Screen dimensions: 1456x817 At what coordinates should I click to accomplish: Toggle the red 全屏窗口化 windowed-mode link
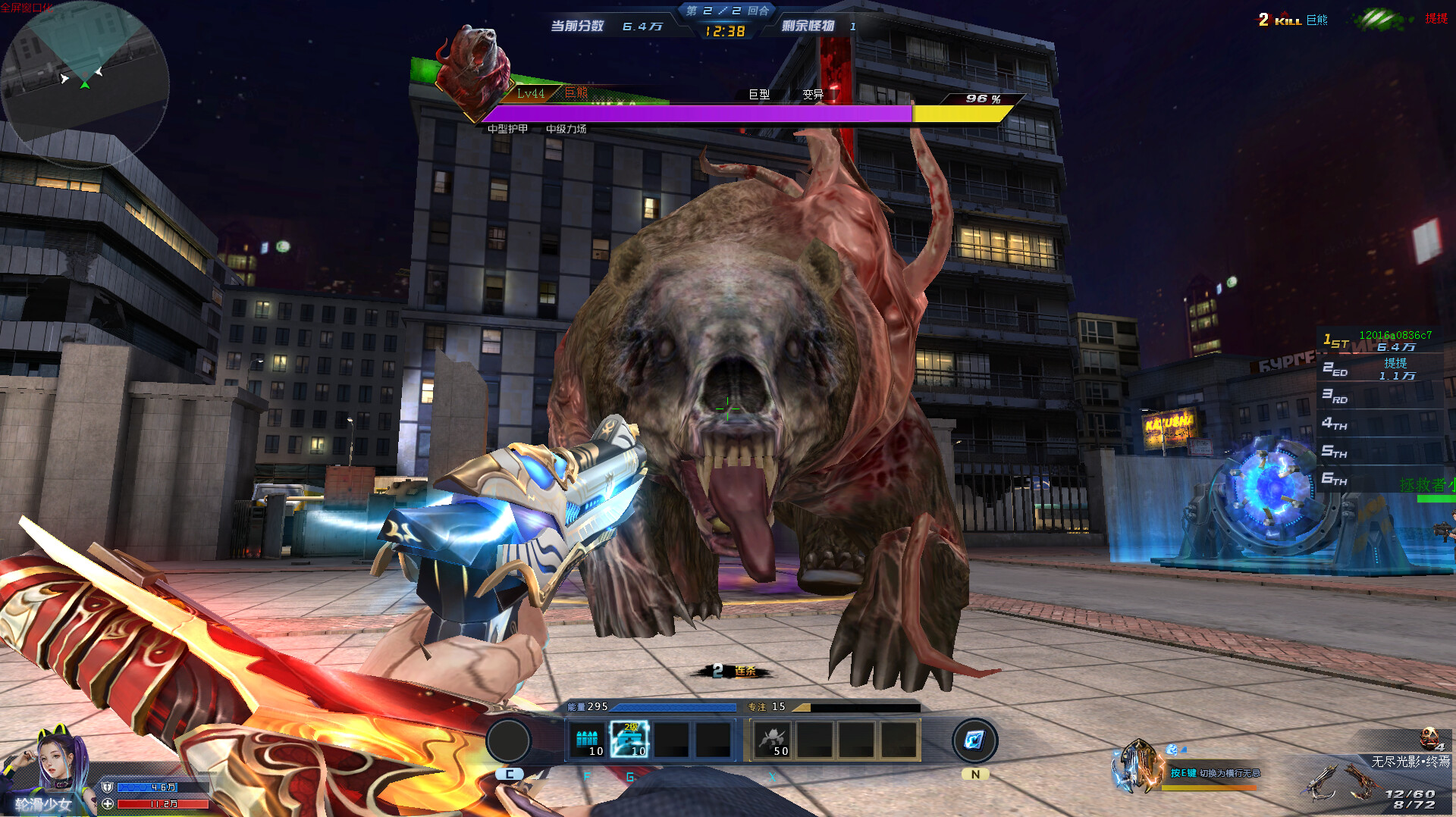click(x=27, y=8)
